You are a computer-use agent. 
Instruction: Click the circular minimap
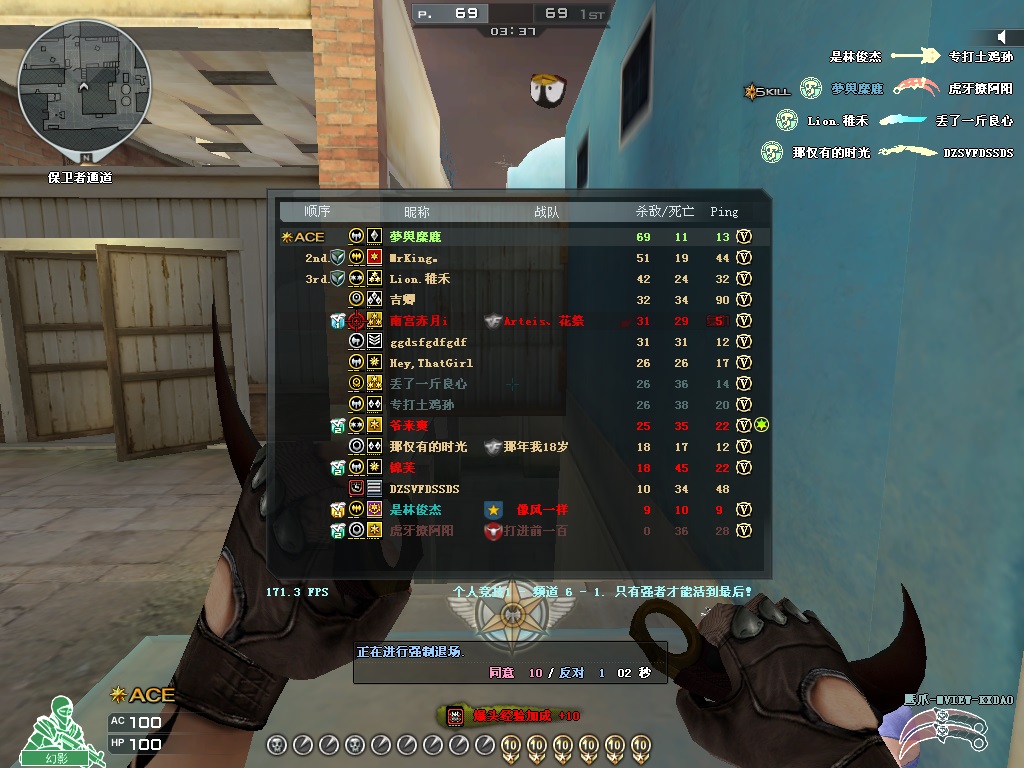point(85,88)
